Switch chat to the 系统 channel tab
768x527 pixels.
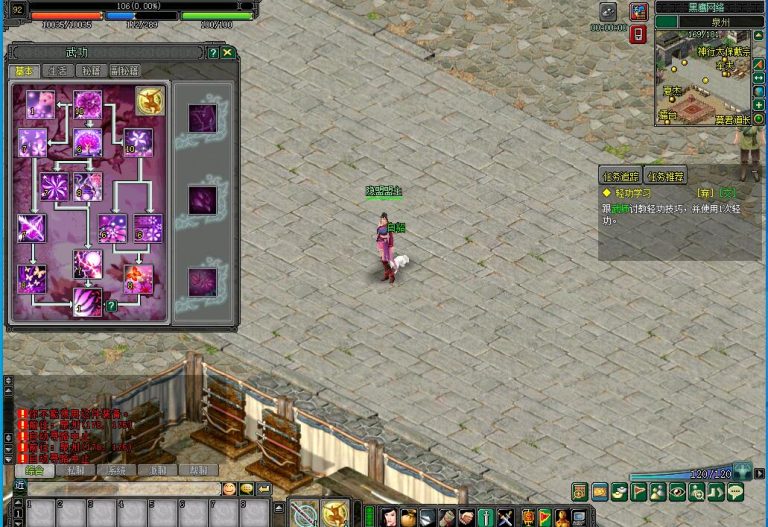[117, 470]
